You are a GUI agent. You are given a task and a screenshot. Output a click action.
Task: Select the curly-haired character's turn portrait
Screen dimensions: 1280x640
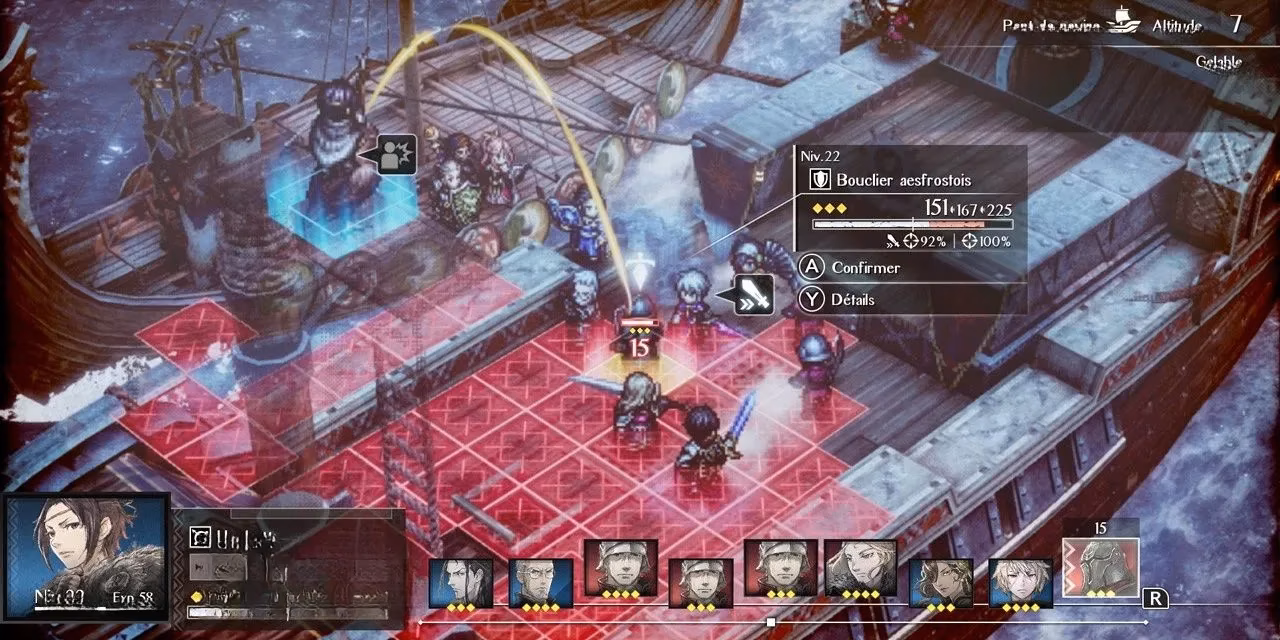[x=941, y=582]
